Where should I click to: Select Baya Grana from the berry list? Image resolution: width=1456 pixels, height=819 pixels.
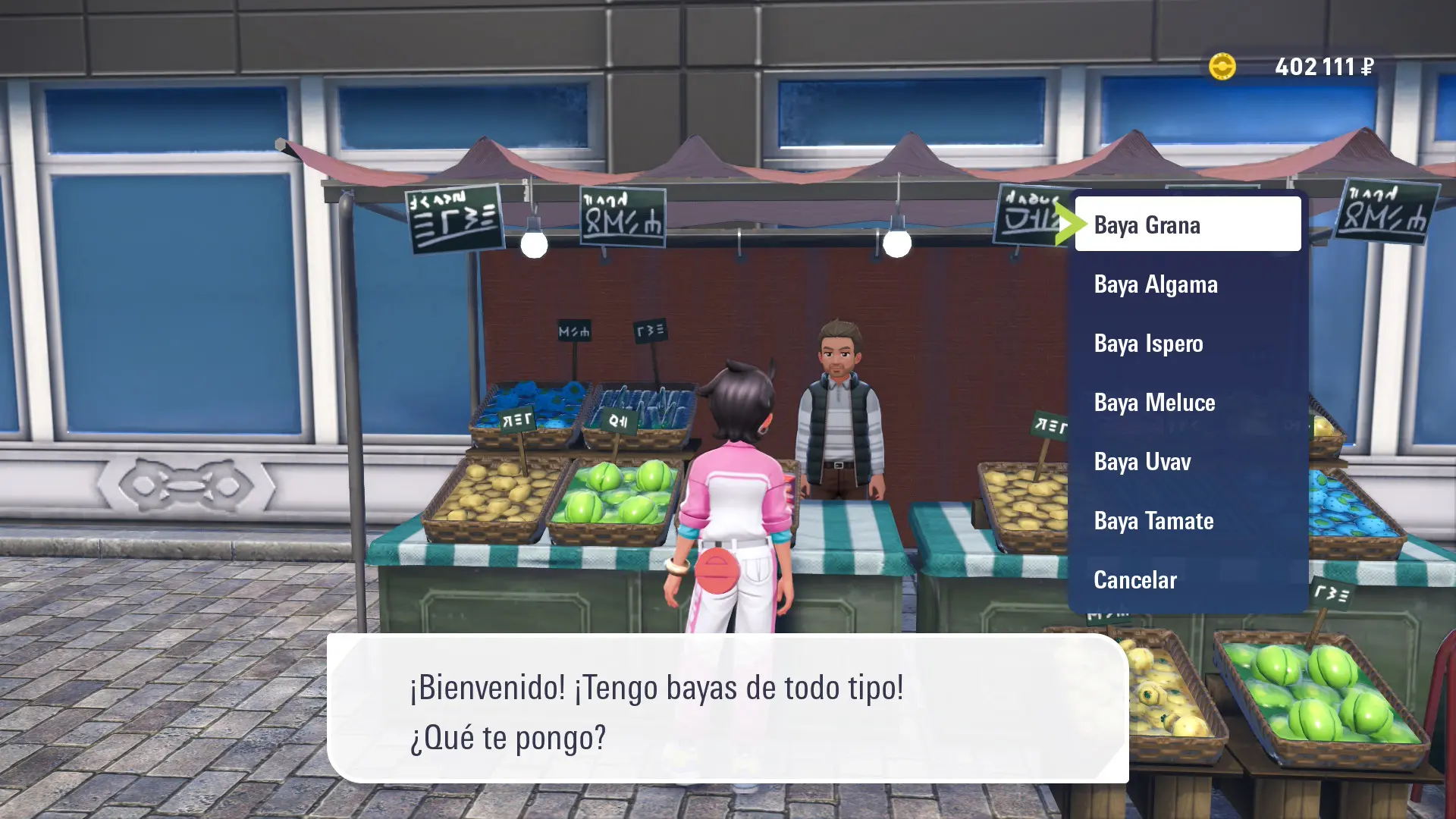[1187, 225]
